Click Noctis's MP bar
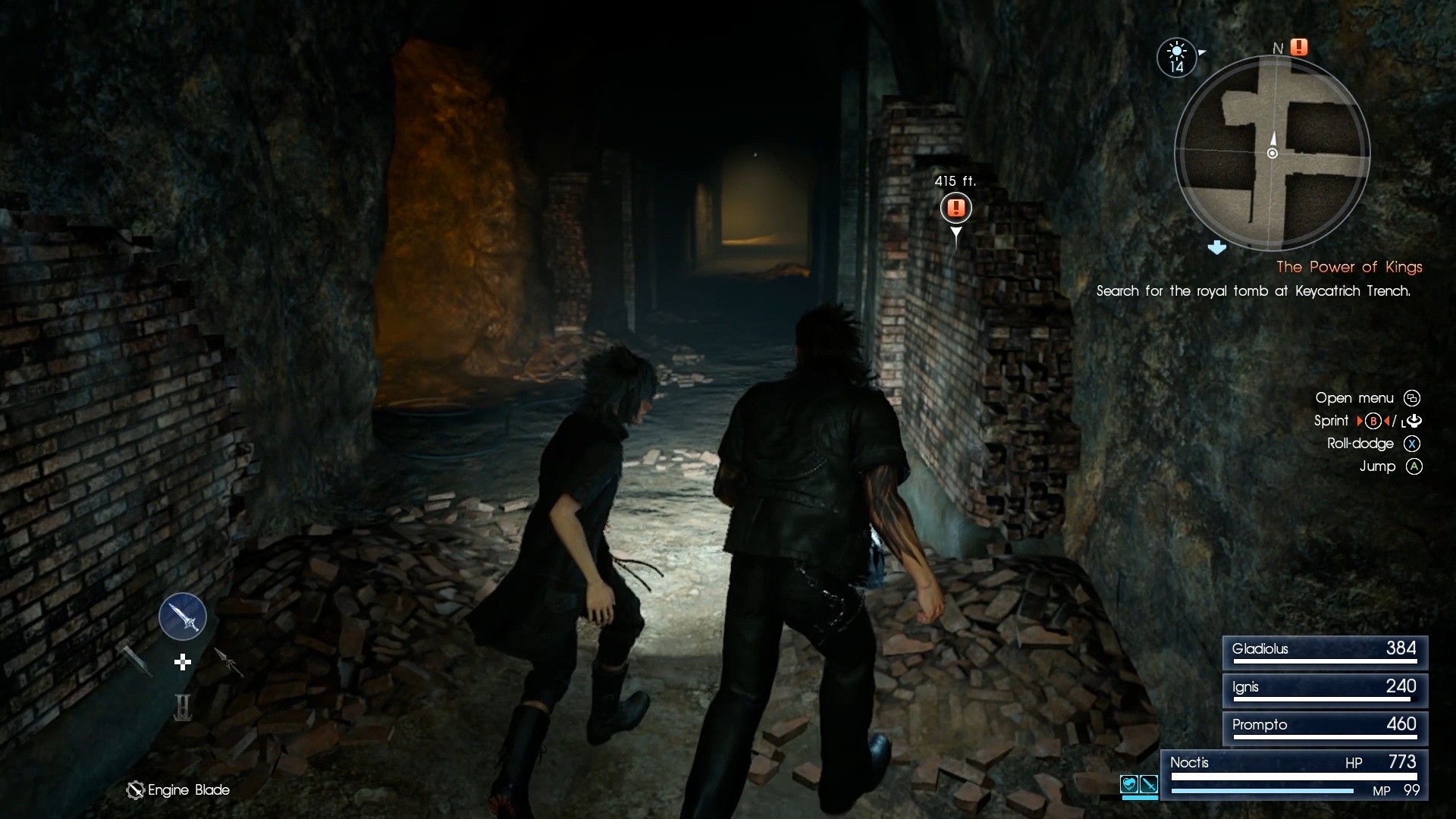The height and width of the screenshot is (819, 1456). pos(1263,790)
